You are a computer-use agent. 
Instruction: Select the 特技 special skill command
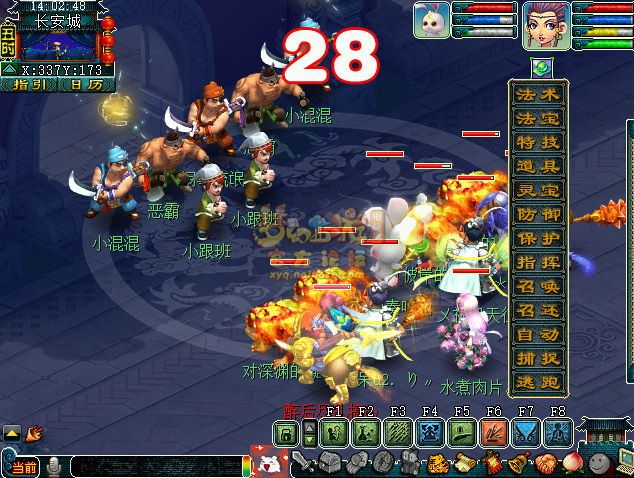(x=537, y=143)
